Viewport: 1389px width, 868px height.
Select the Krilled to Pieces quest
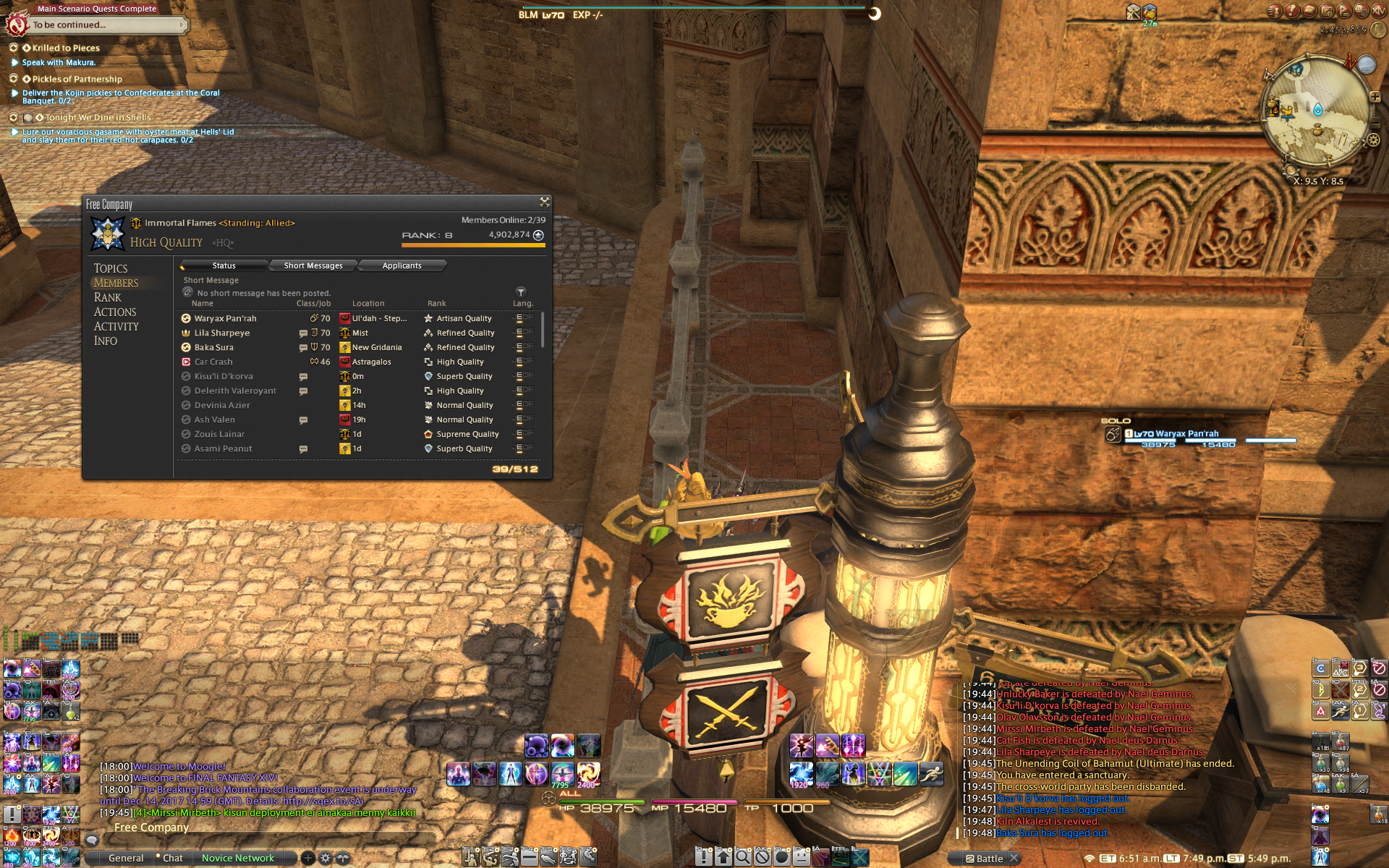coord(66,48)
